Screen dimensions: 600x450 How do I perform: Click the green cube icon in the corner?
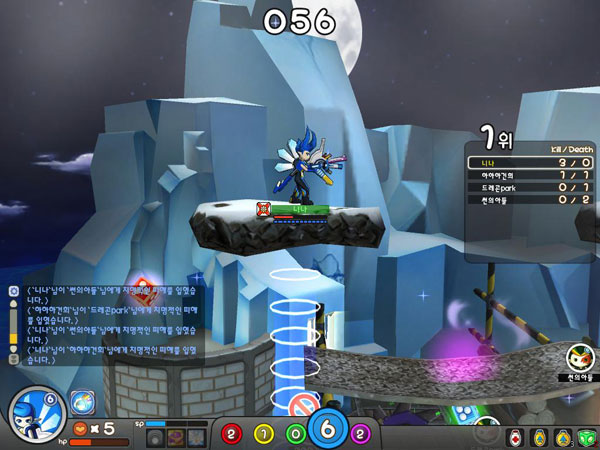point(587,436)
